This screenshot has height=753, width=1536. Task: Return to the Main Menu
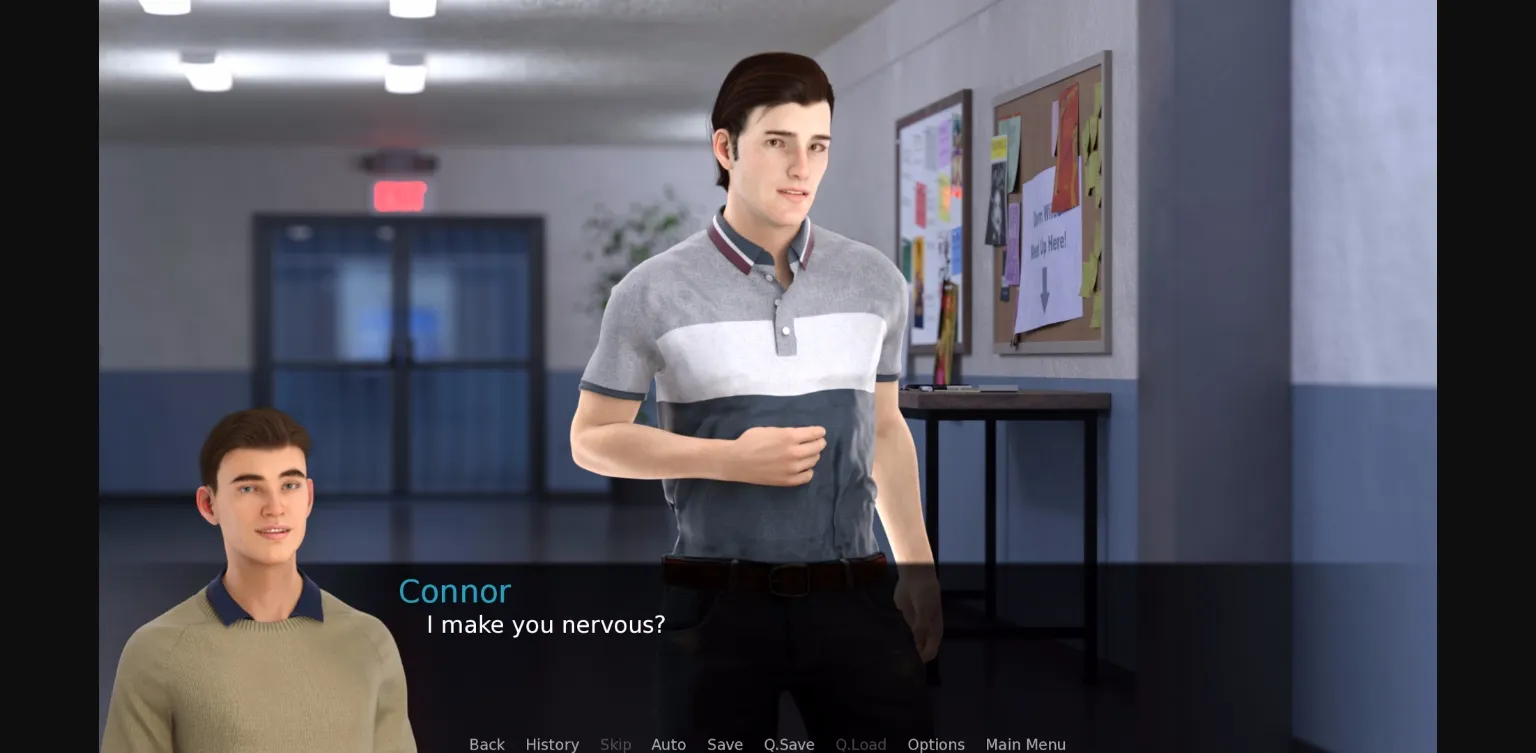(1025, 744)
